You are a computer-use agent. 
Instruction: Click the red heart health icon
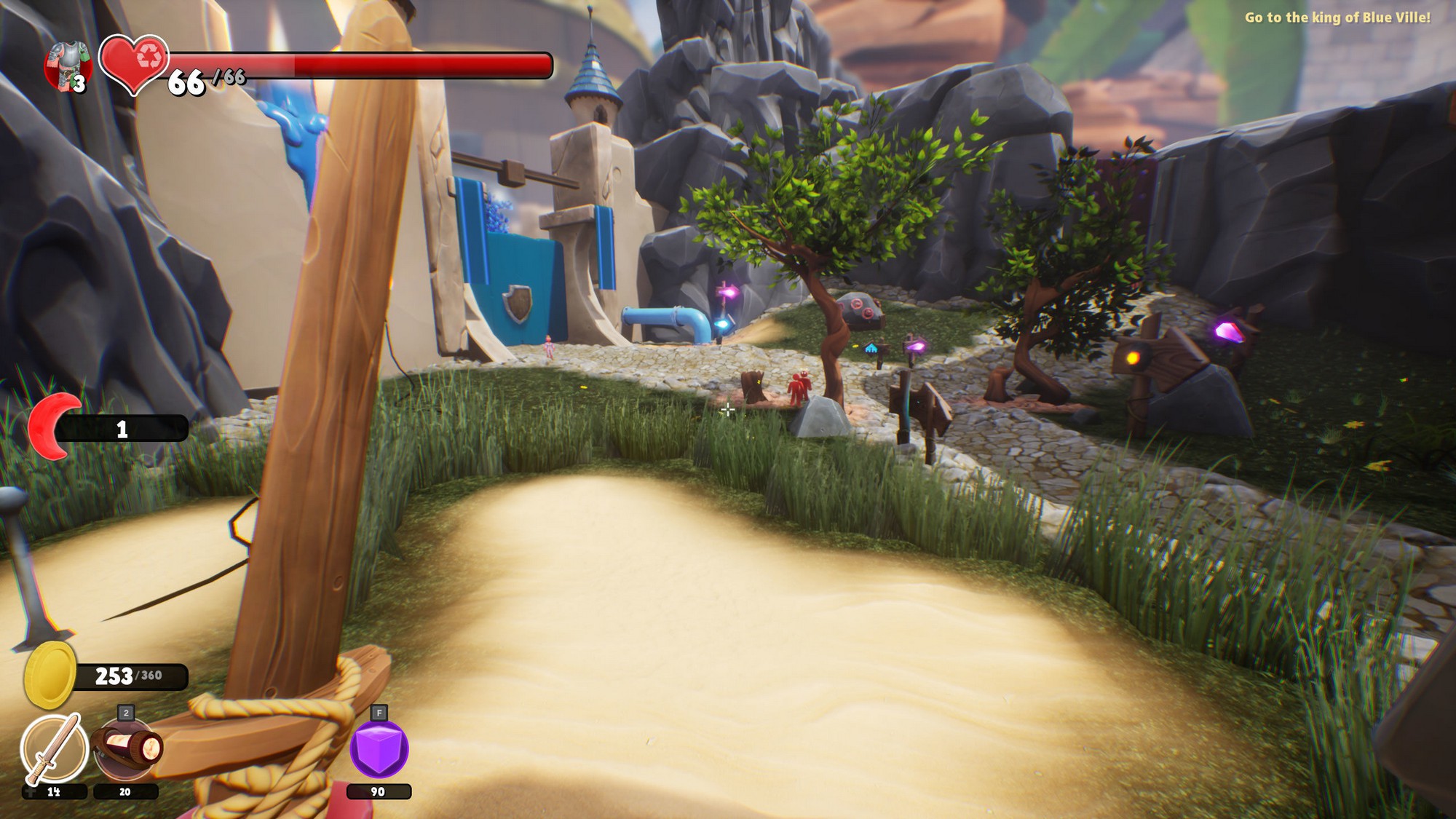point(135,63)
